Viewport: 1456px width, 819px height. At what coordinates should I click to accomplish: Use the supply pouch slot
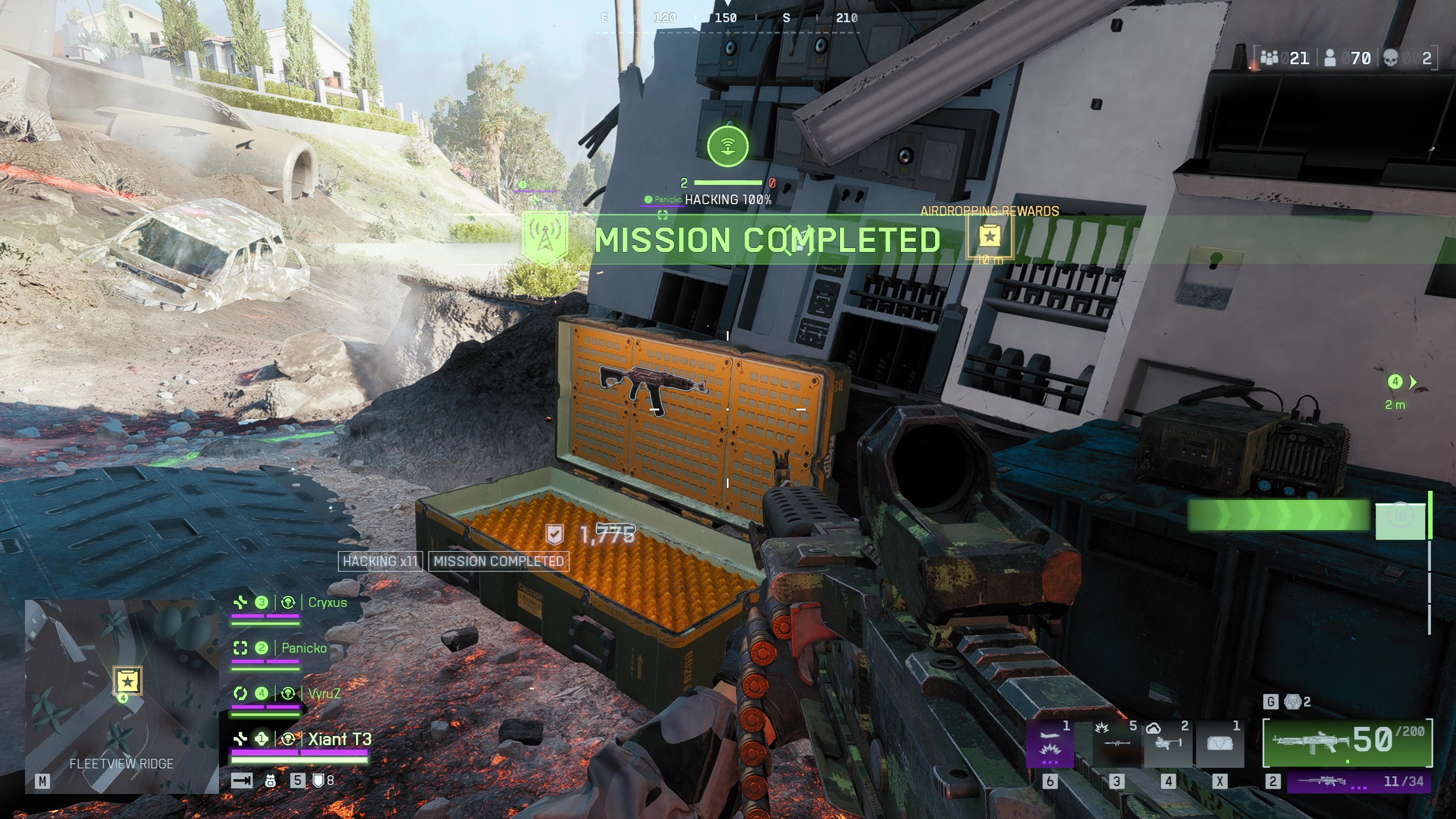(1219, 744)
